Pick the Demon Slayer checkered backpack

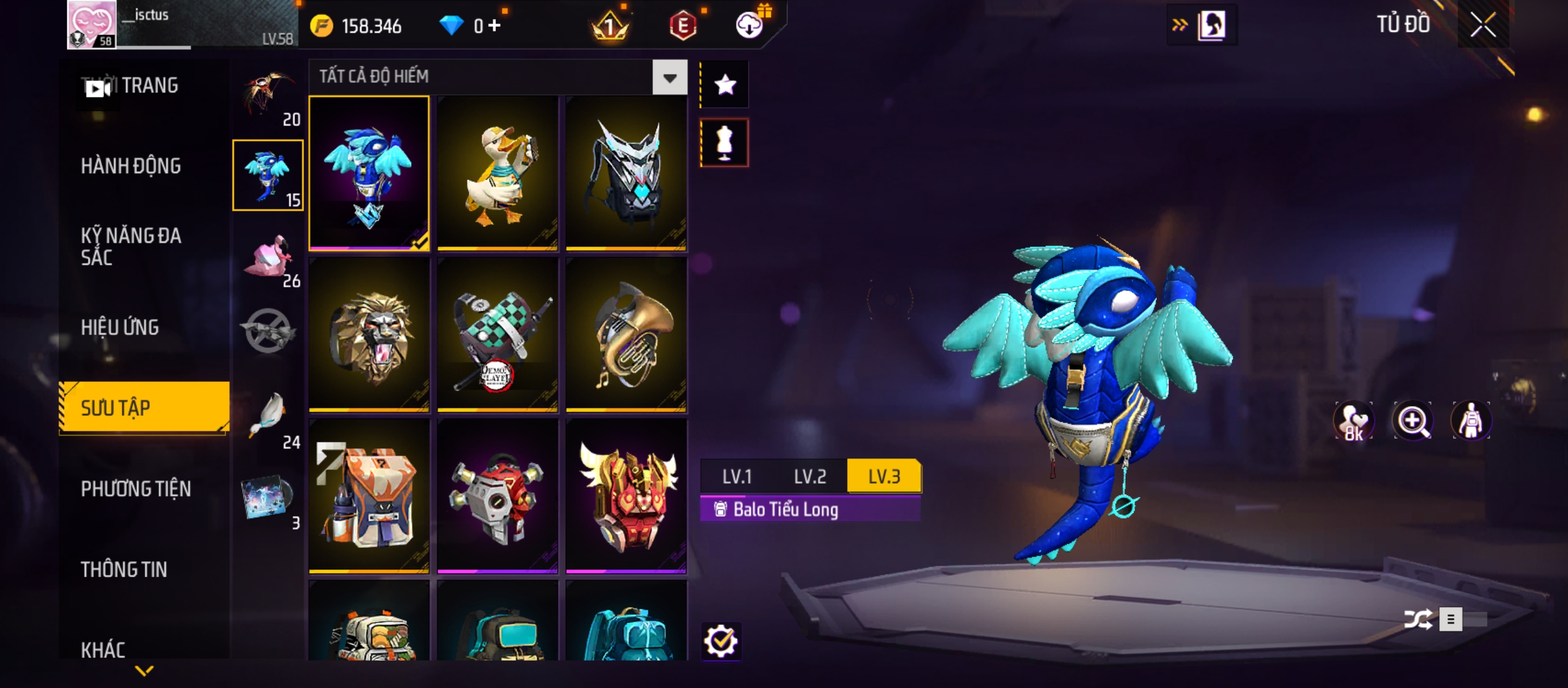point(498,334)
